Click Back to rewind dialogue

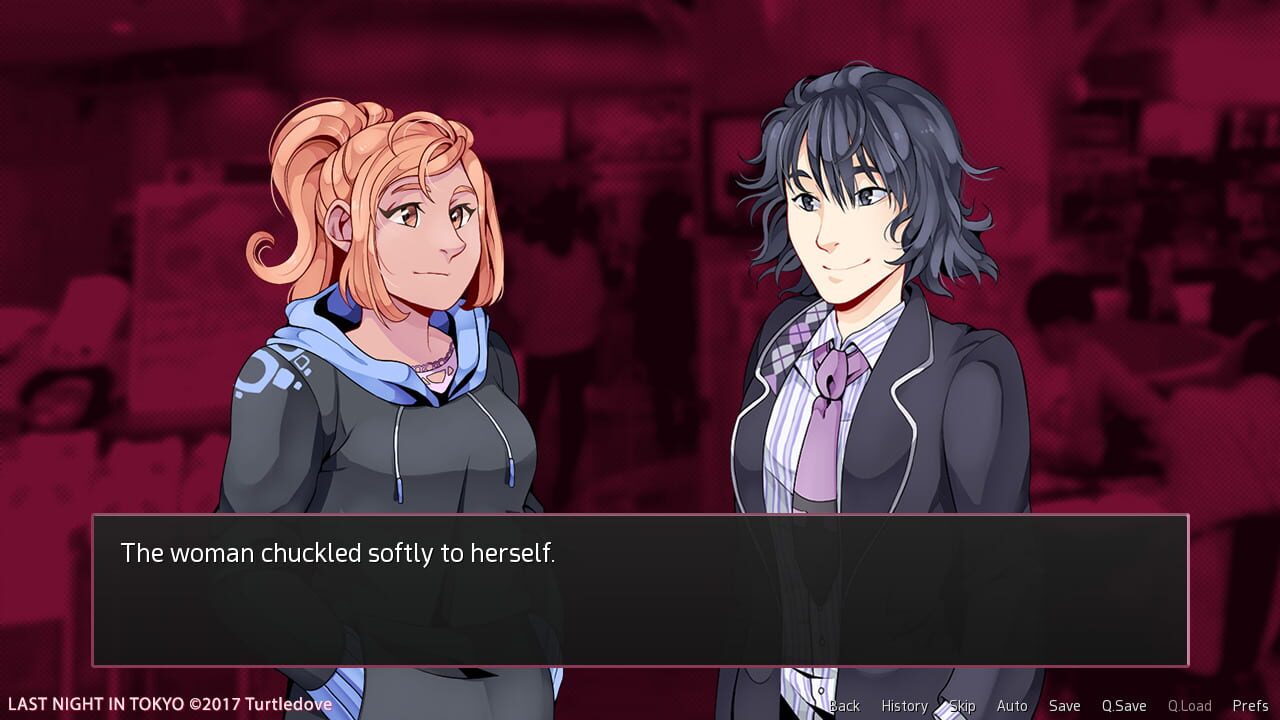845,705
